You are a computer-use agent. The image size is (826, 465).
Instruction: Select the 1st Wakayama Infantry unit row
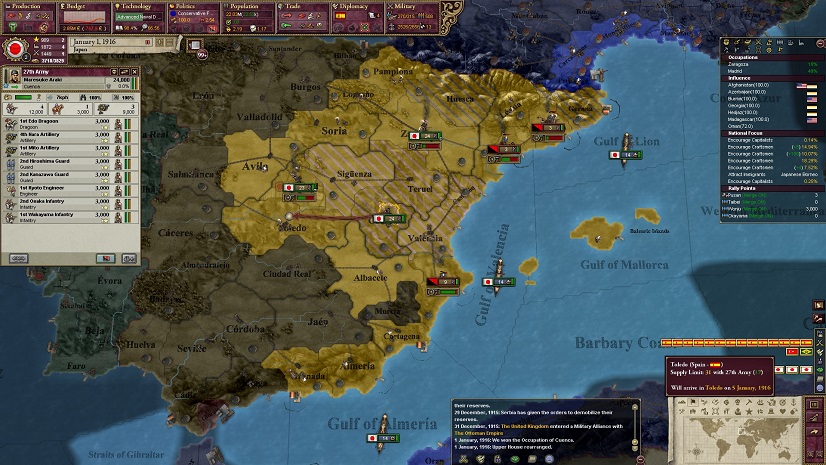(x=60, y=215)
